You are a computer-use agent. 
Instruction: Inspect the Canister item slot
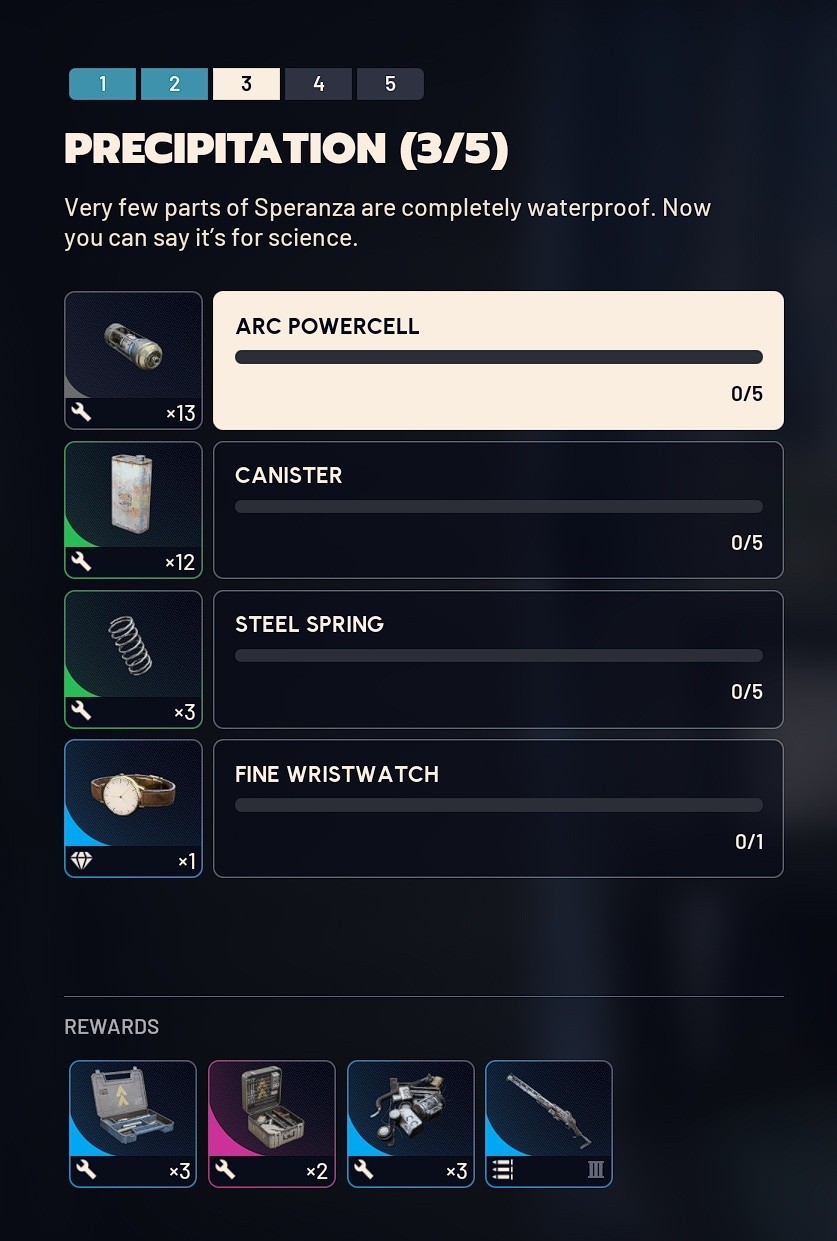click(x=133, y=510)
